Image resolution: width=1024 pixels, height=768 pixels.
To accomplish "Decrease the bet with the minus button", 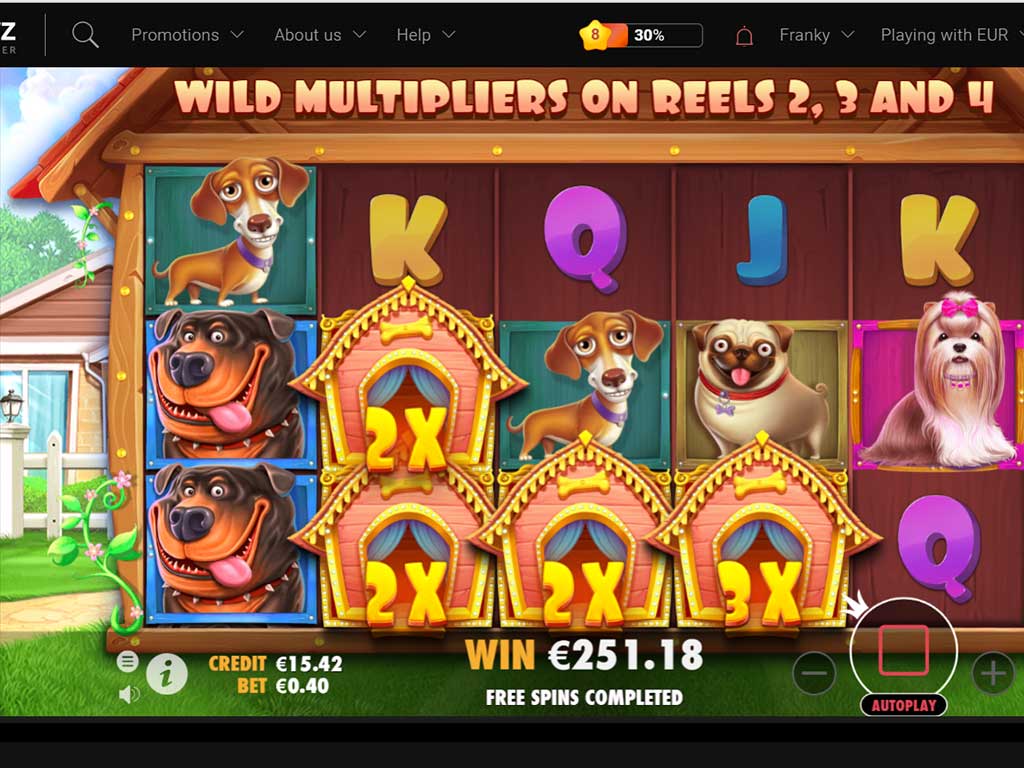I will click(x=814, y=674).
